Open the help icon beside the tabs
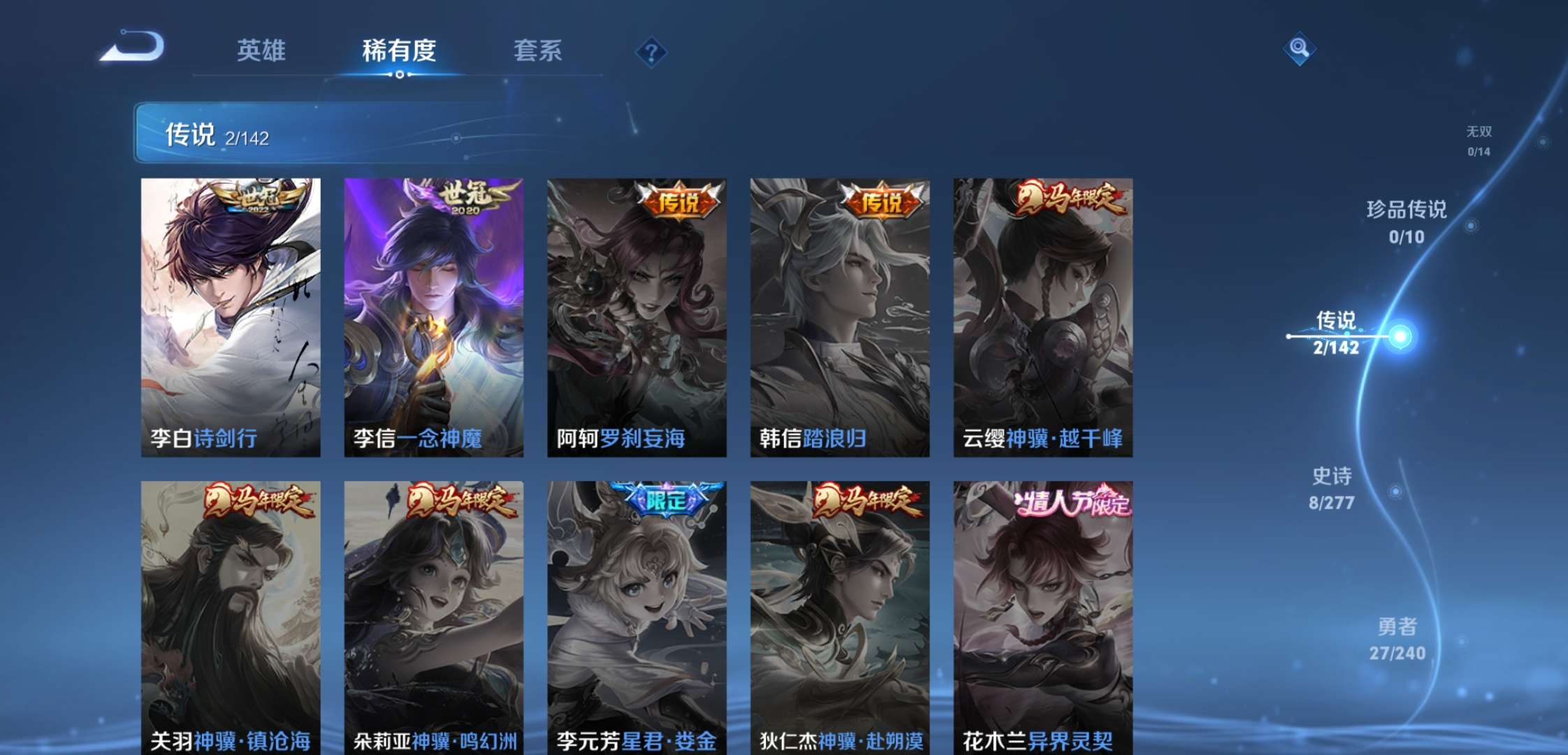This screenshot has height=755, width=1568. (650, 51)
